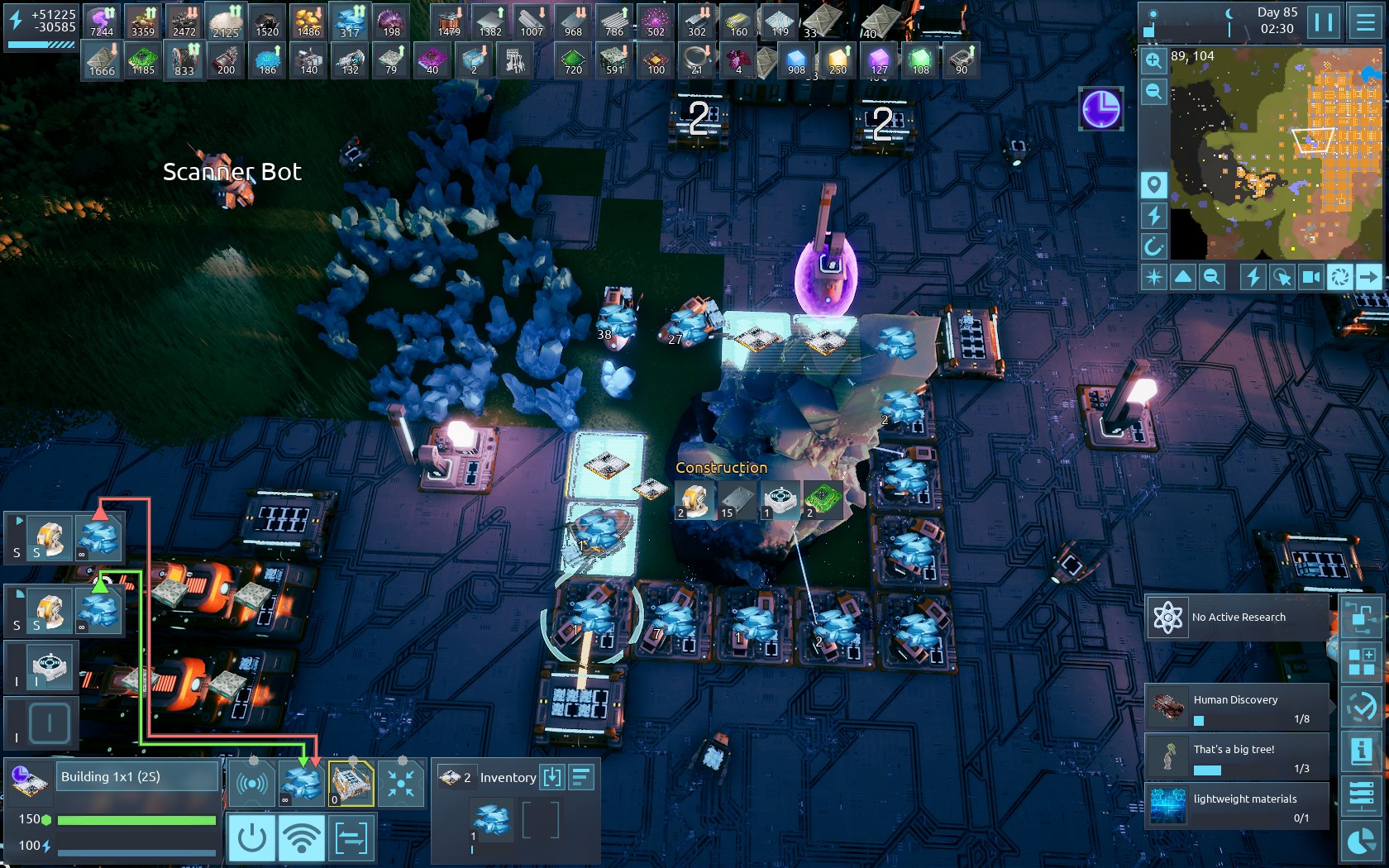
Task: Open the info book codex button
Action: point(1361,751)
